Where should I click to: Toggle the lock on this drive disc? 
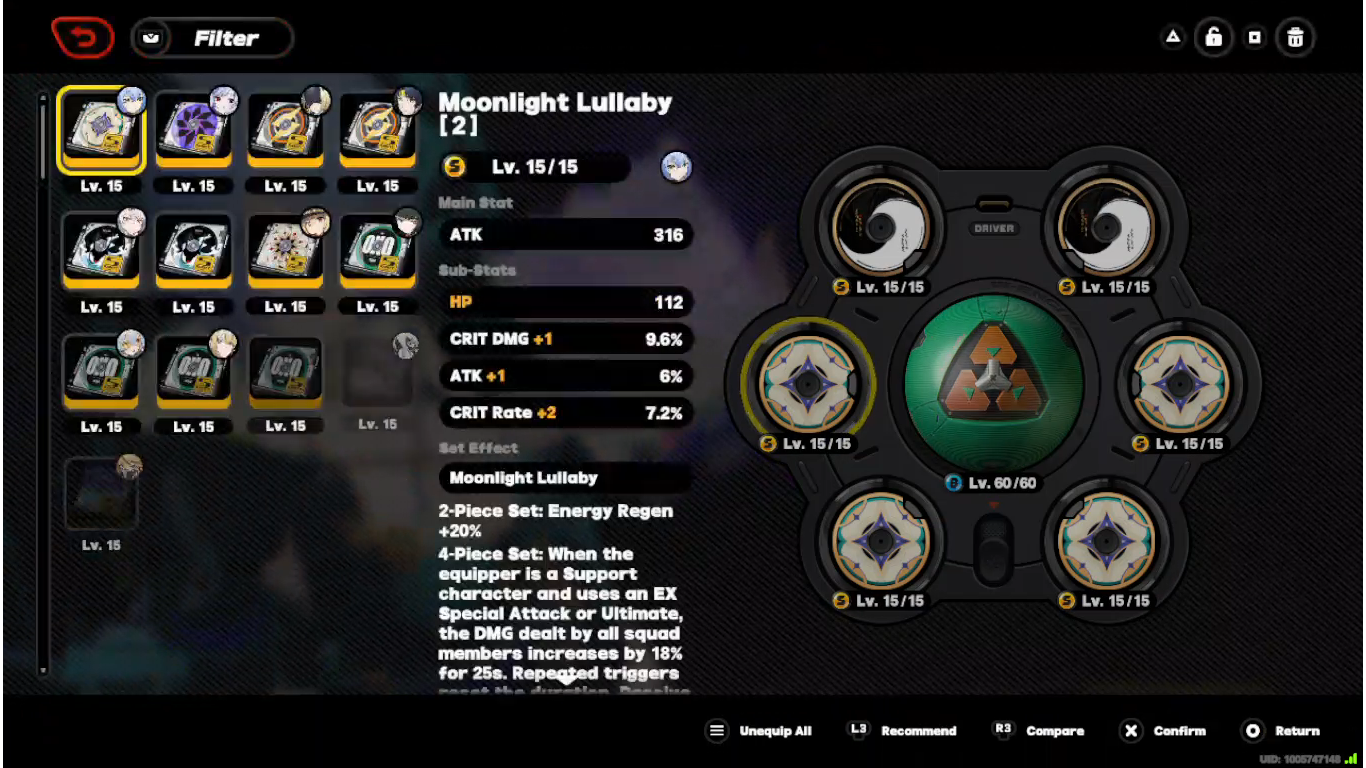pos(1213,38)
